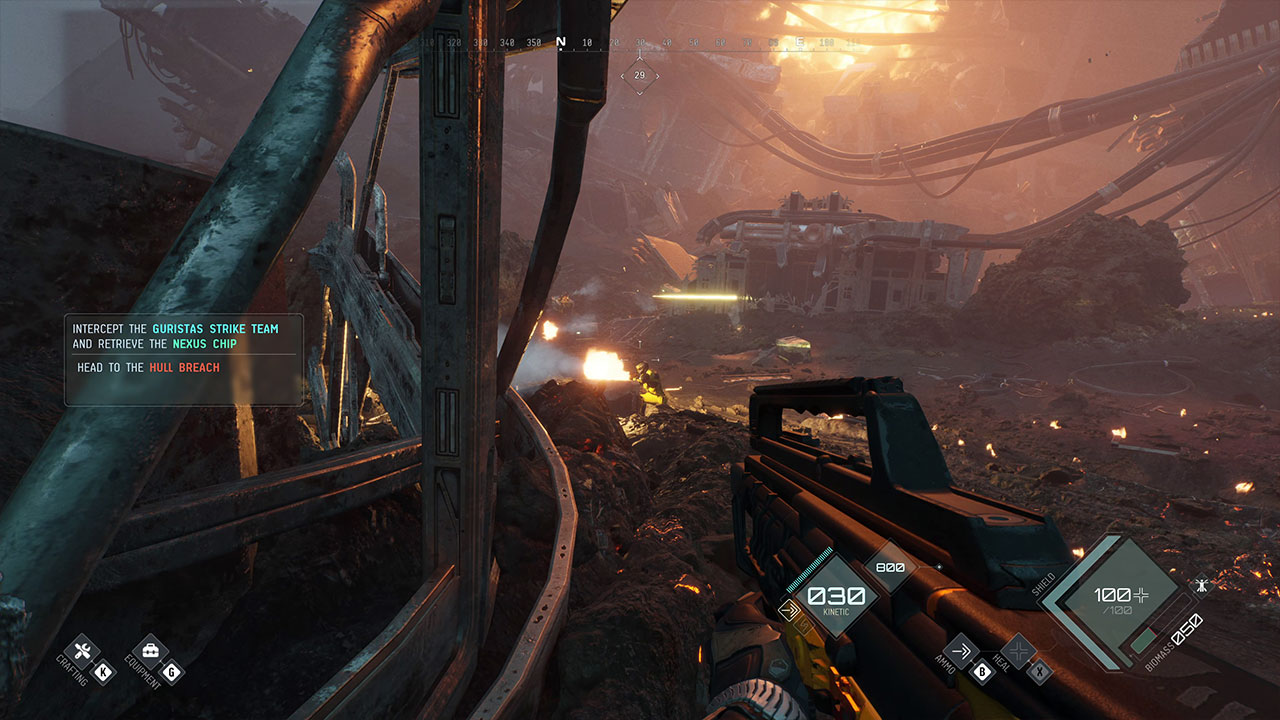
Task: Click the mission objective tracker panel
Action: pos(184,360)
